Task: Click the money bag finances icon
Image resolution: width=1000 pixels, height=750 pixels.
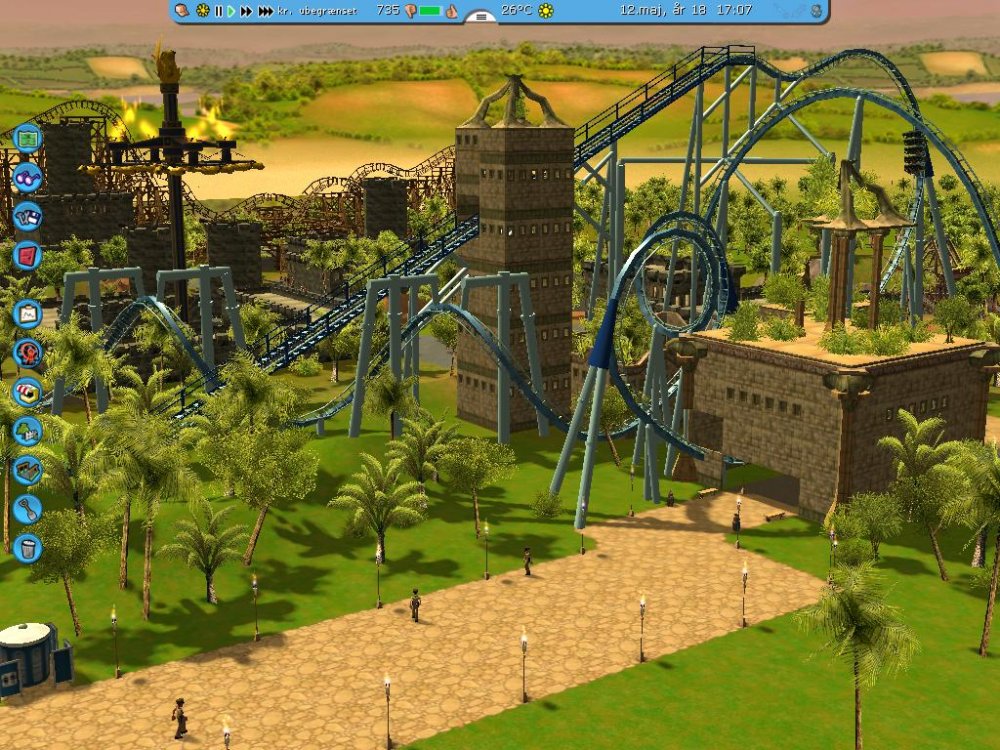Action: point(181,11)
